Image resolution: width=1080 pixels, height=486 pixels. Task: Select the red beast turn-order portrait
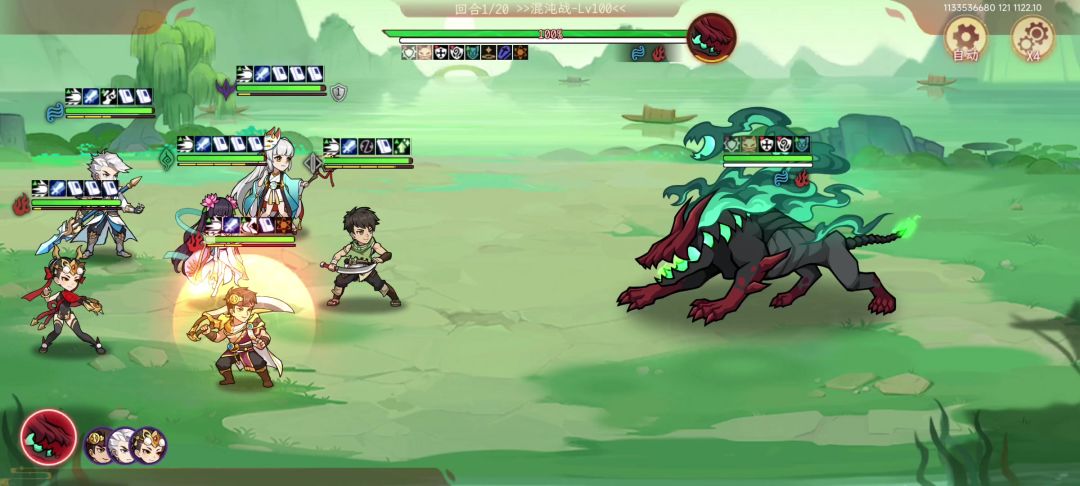click(x=48, y=438)
